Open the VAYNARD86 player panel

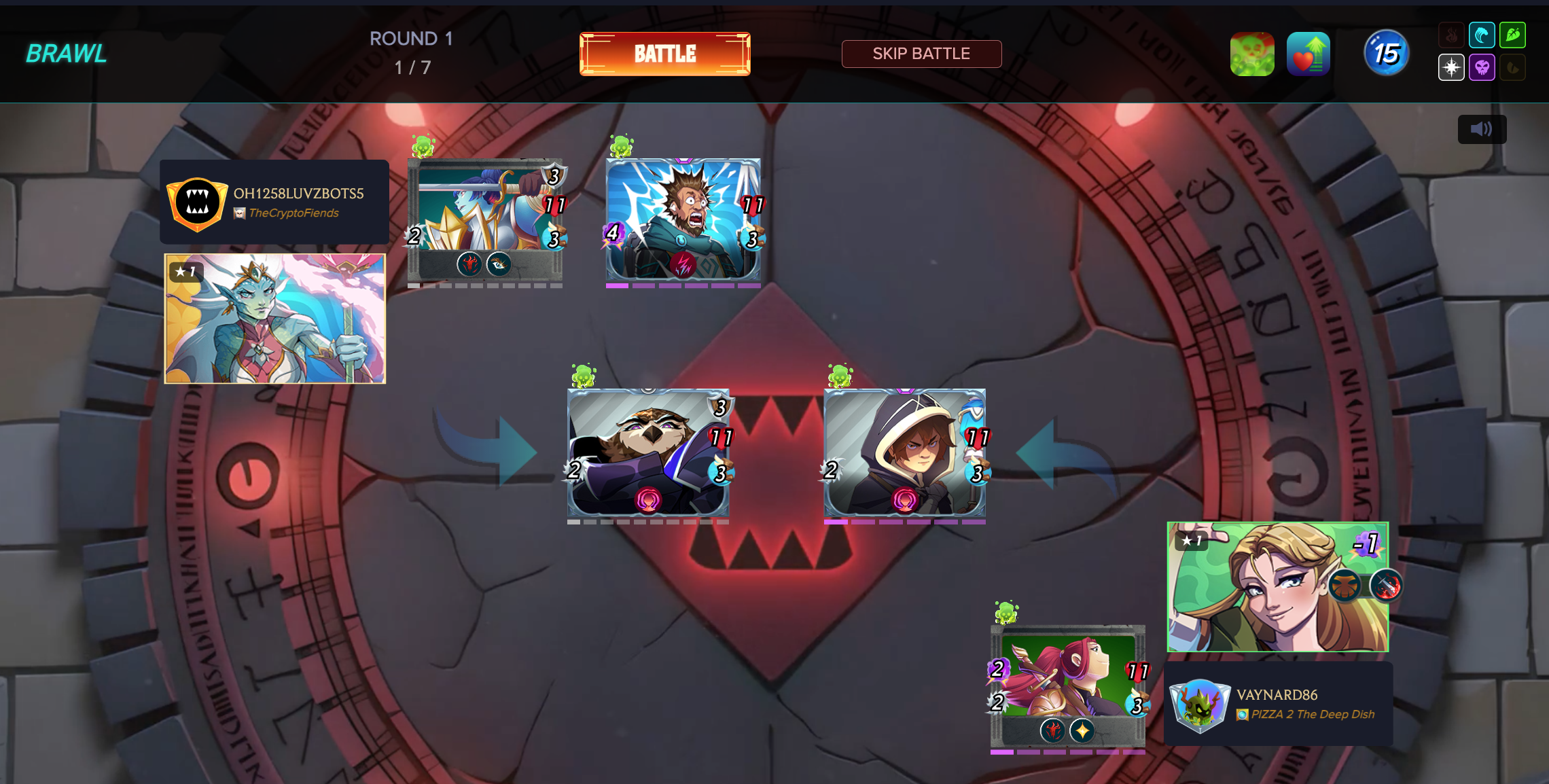(x=1278, y=704)
